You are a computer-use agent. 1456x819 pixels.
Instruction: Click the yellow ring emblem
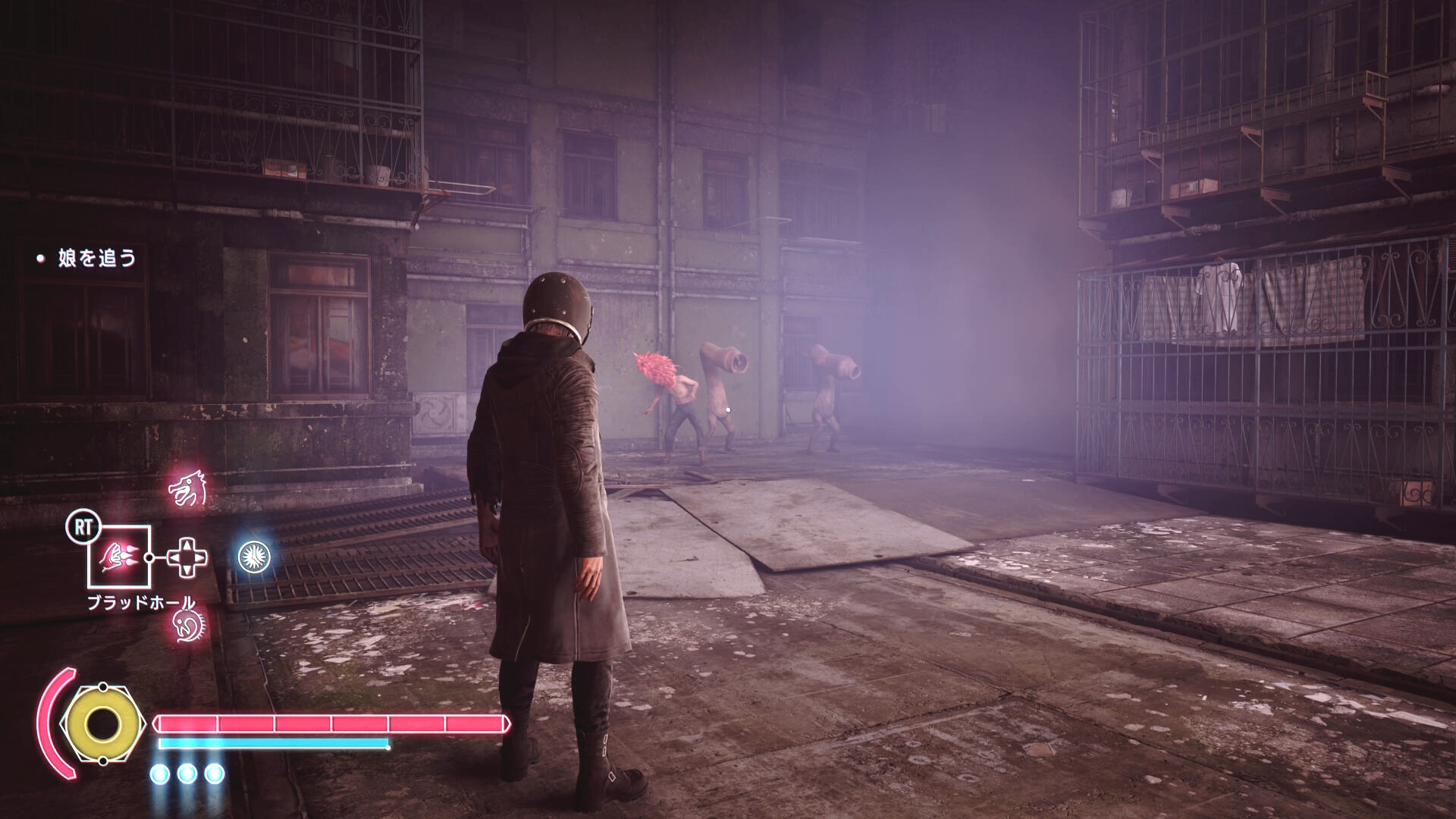pyautogui.click(x=101, y=724)
